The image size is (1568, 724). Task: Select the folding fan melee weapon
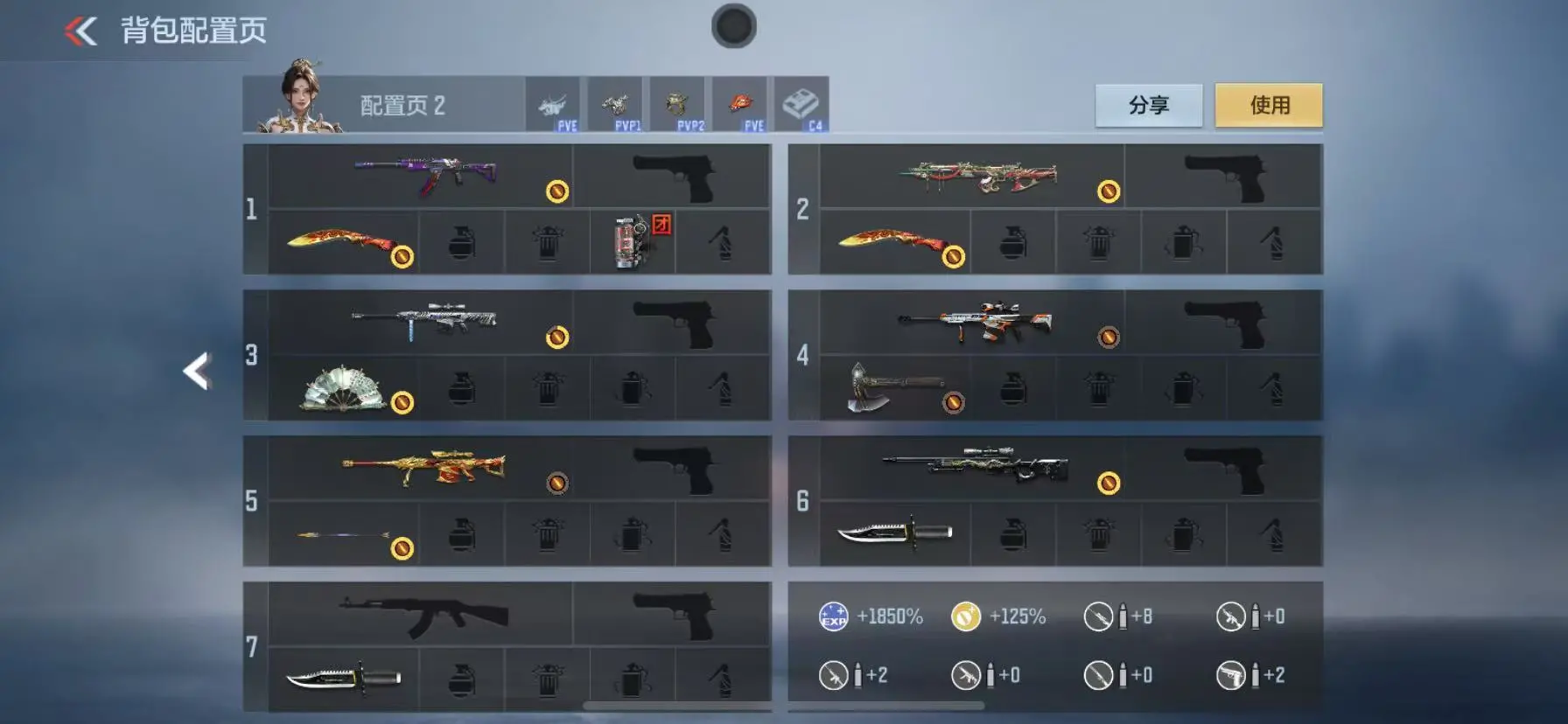[343, 389]
